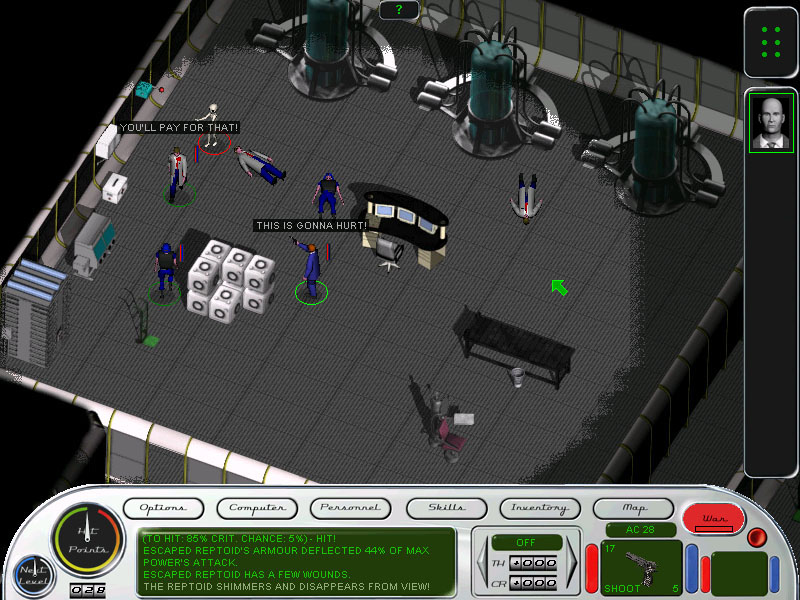Click the right arrow of aim mode selector

tap(573, 564)
